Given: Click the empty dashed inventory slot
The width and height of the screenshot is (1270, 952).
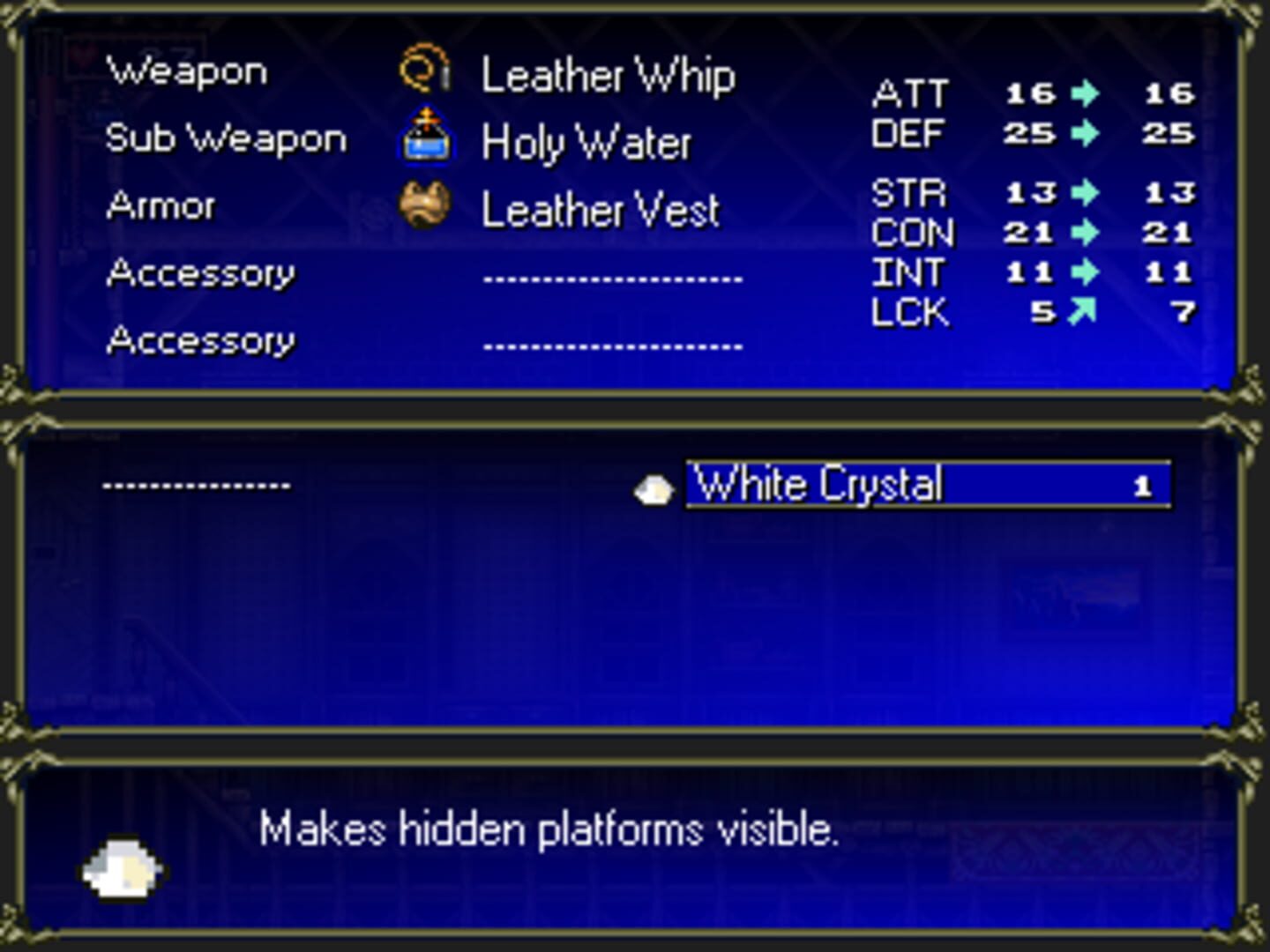Looking at the screenshot, I should (x=196, y=484).
